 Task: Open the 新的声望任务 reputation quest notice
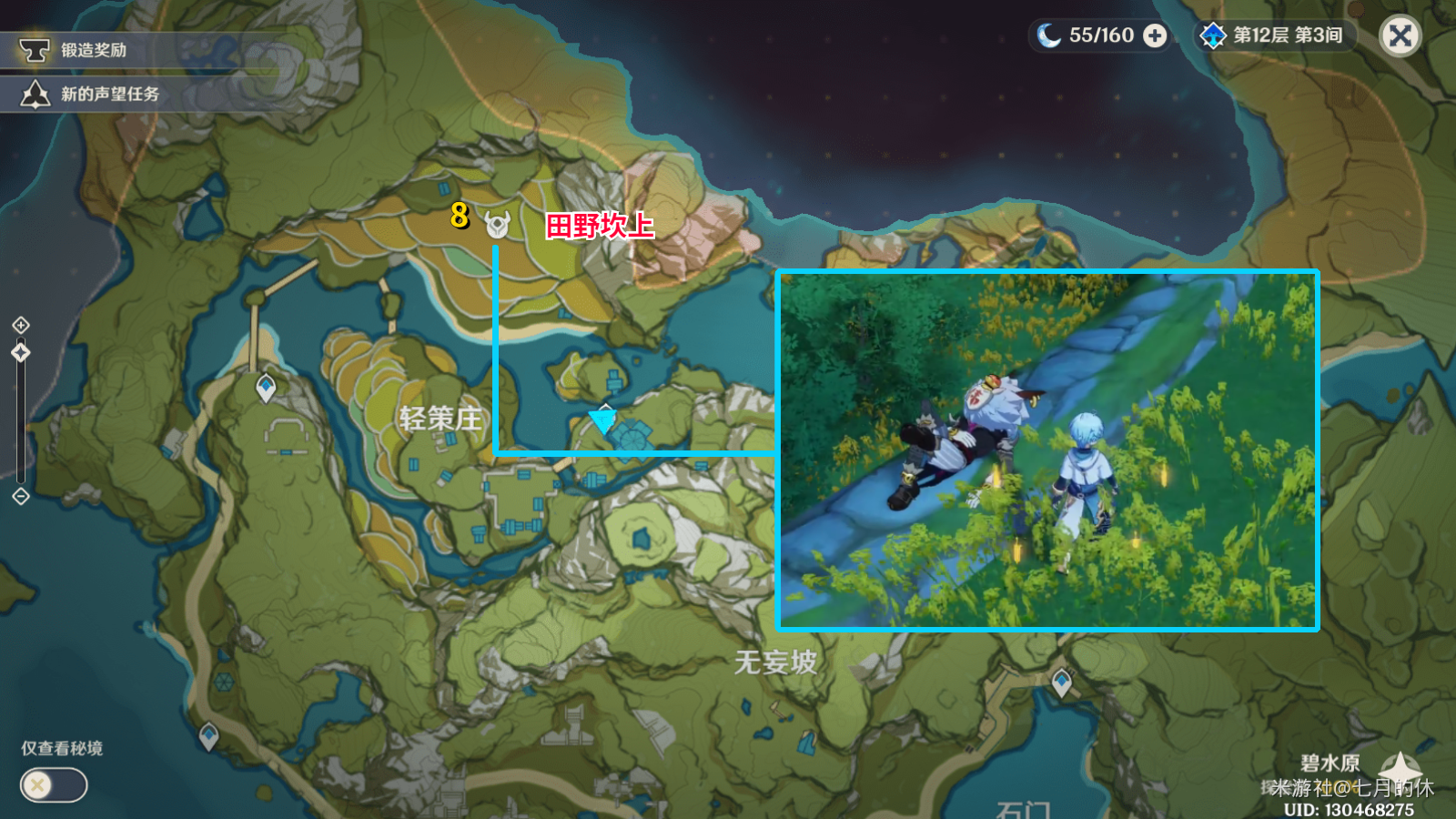click(100, 94)
